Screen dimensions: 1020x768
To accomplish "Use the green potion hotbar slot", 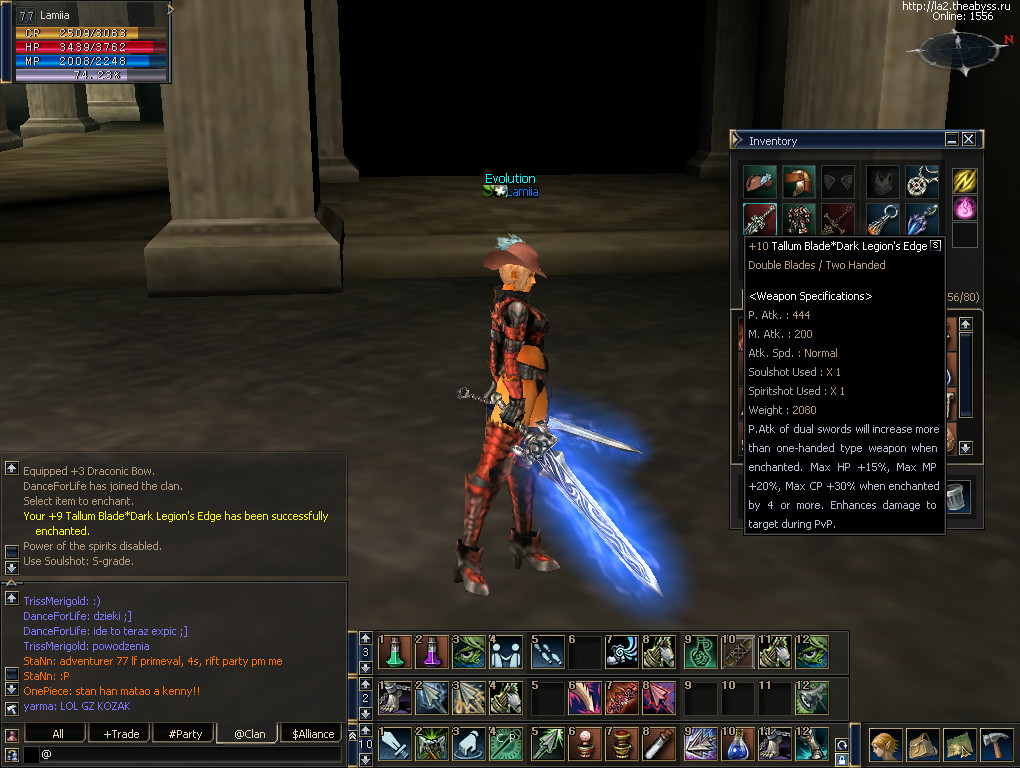I will click(396, 652).
